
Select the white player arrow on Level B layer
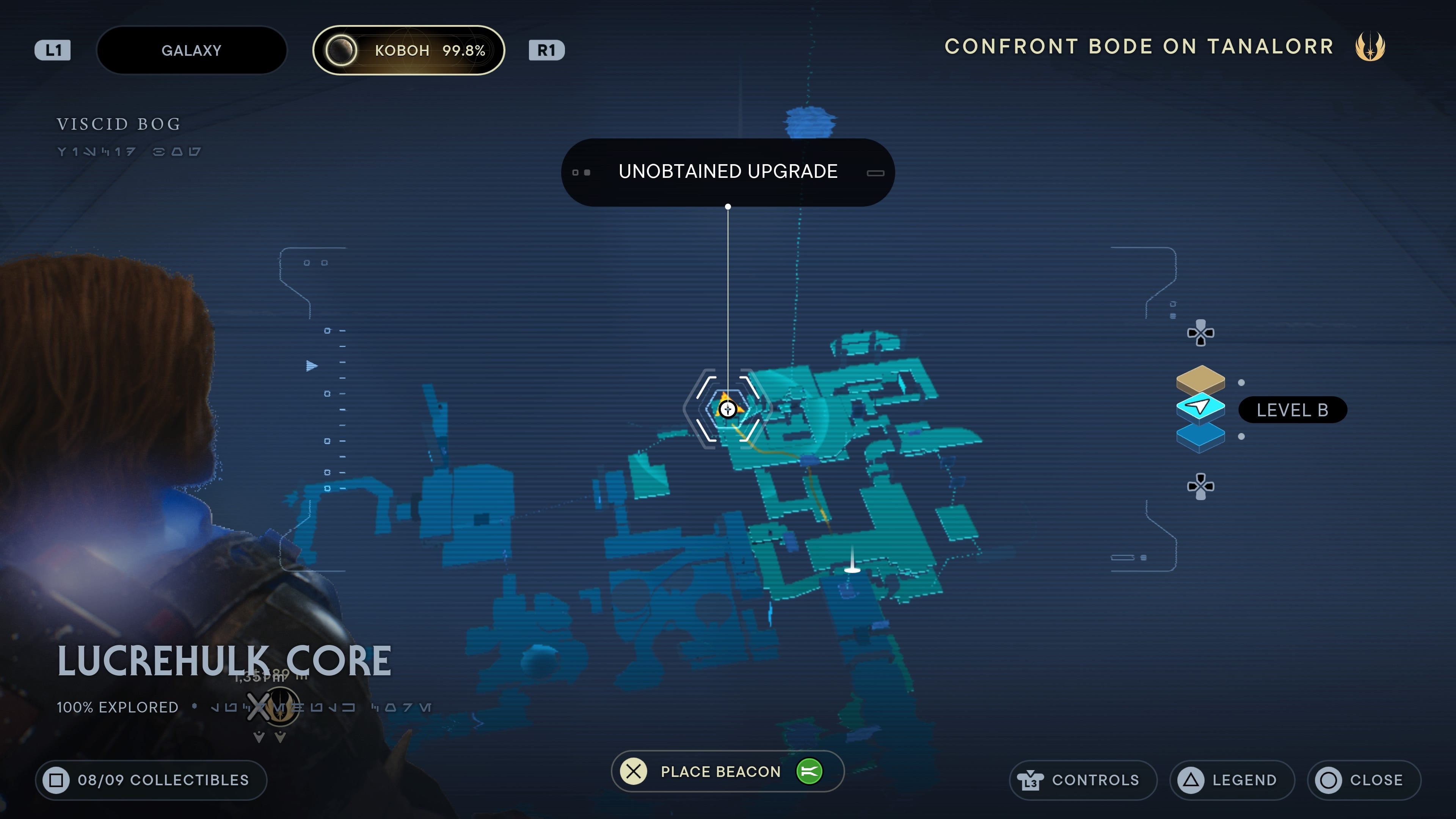point(1199,406)
